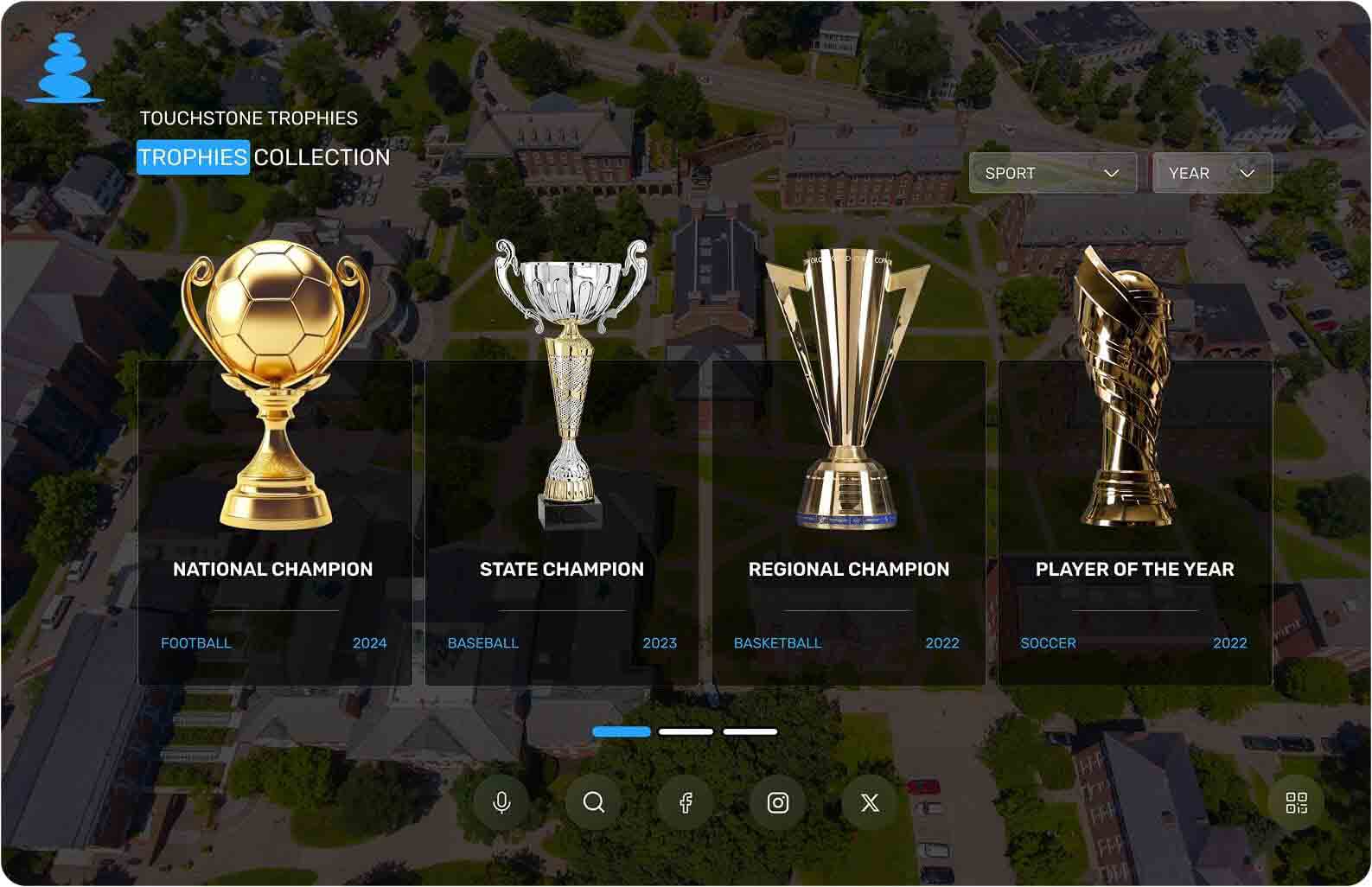
Task: Select the SOCCER filter label
Action: pyautogui.click(x=1046, y=643)
